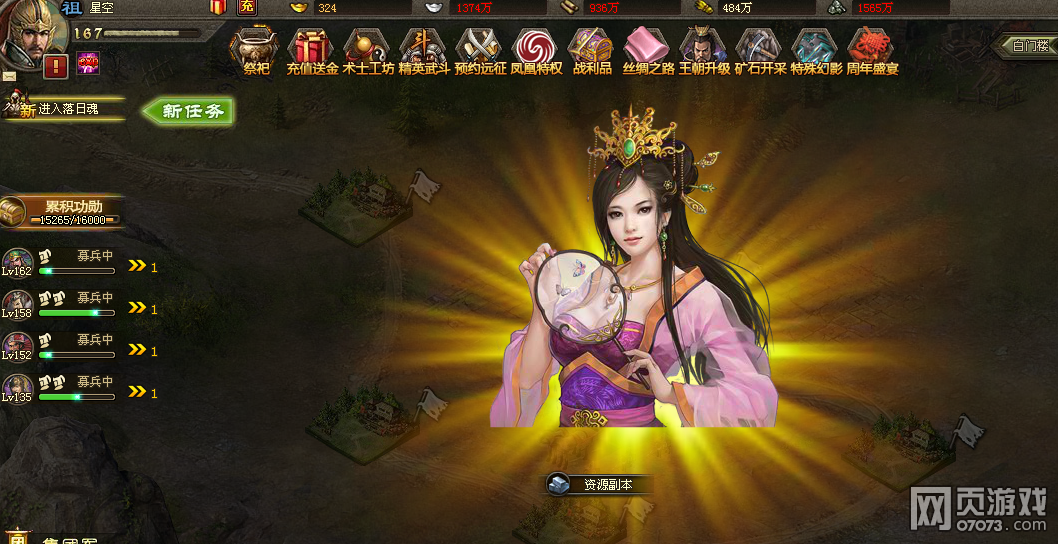Select the 预约远征 crossed swords icon
1058x544 pixels.
pos(480,46)
